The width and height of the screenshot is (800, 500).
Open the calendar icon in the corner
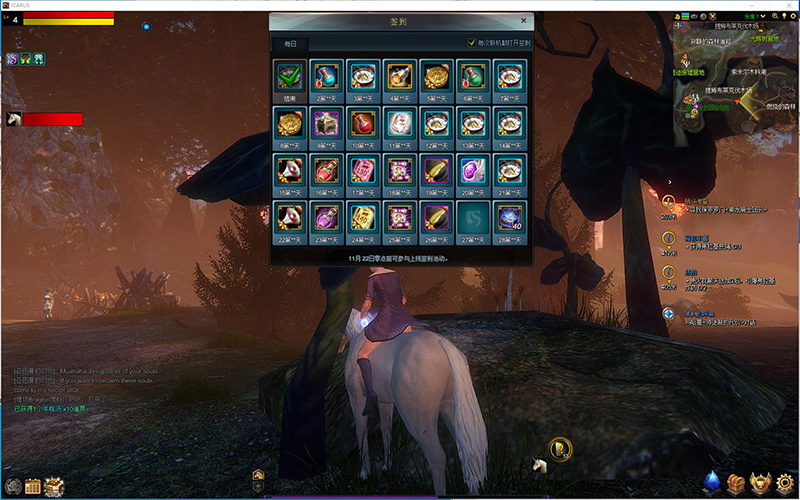click(32, 487)
